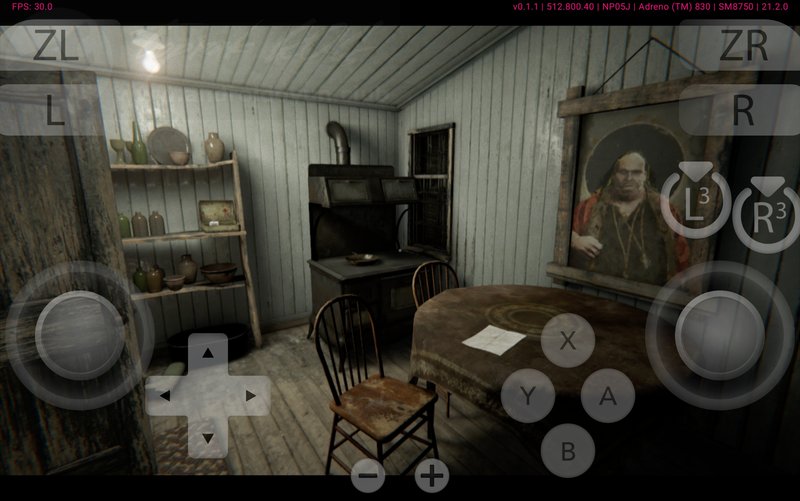Screen dimensions: 800x501
Task: Tap the X face button
Action: (568, 340)
